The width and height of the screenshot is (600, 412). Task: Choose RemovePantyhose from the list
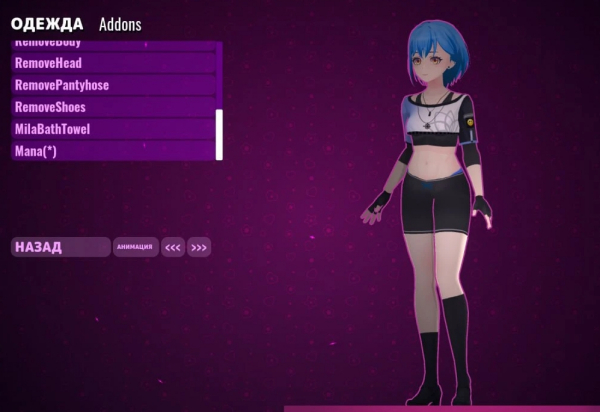(x=113, y=85)
